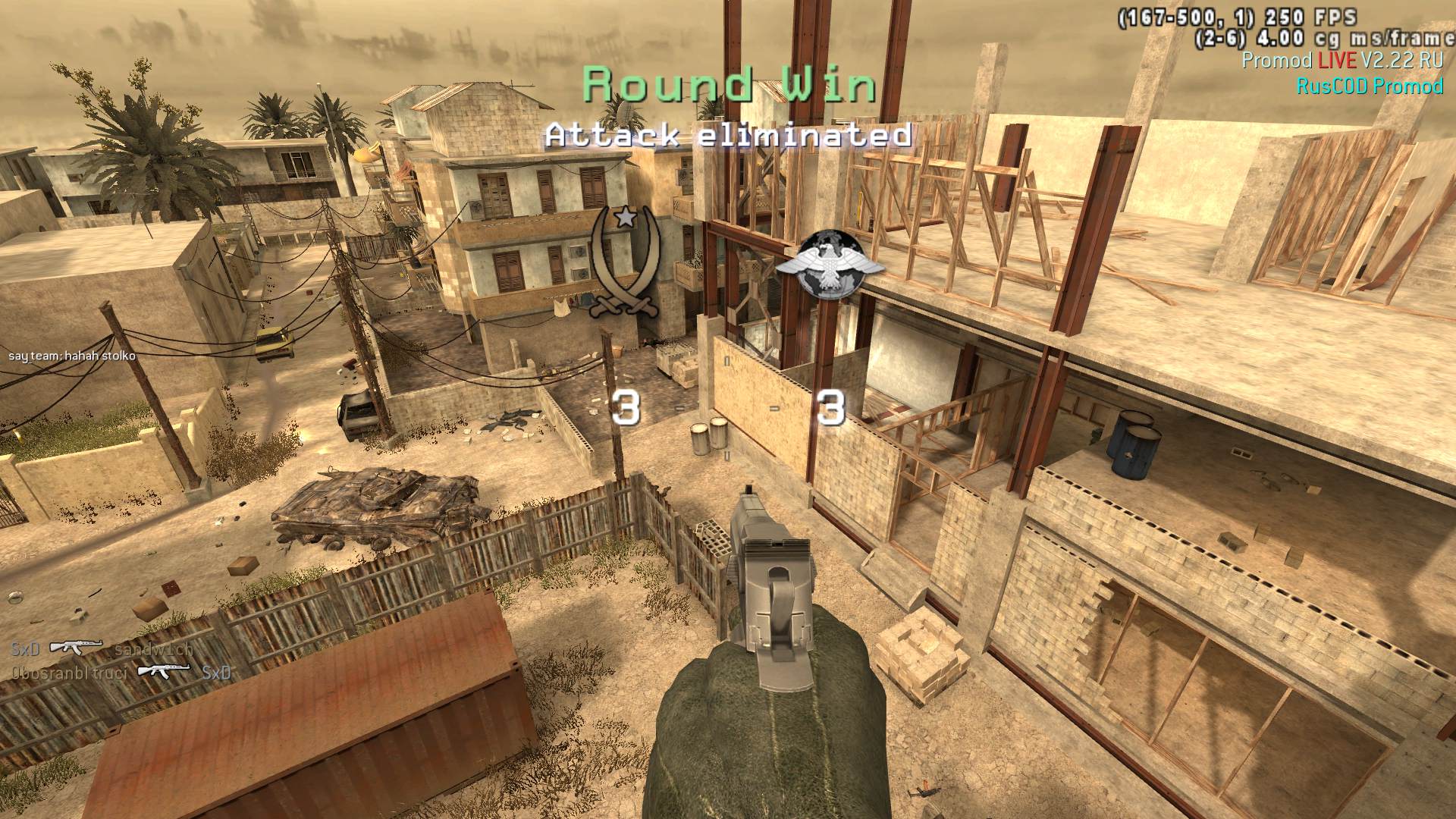Select the killfeed row starting with Obosranbl truci

tap(121, 672)
